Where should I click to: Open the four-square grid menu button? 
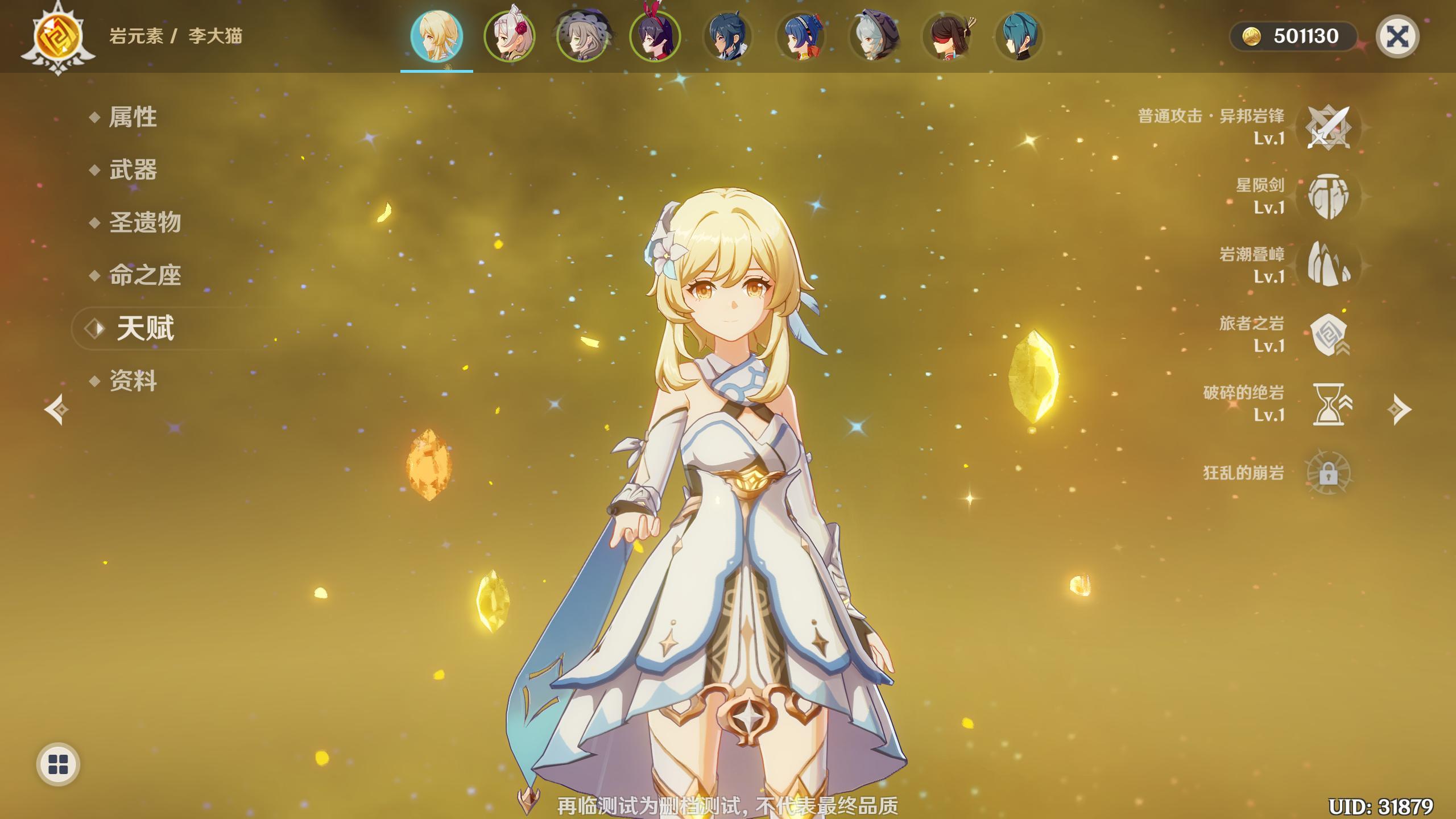58,764
